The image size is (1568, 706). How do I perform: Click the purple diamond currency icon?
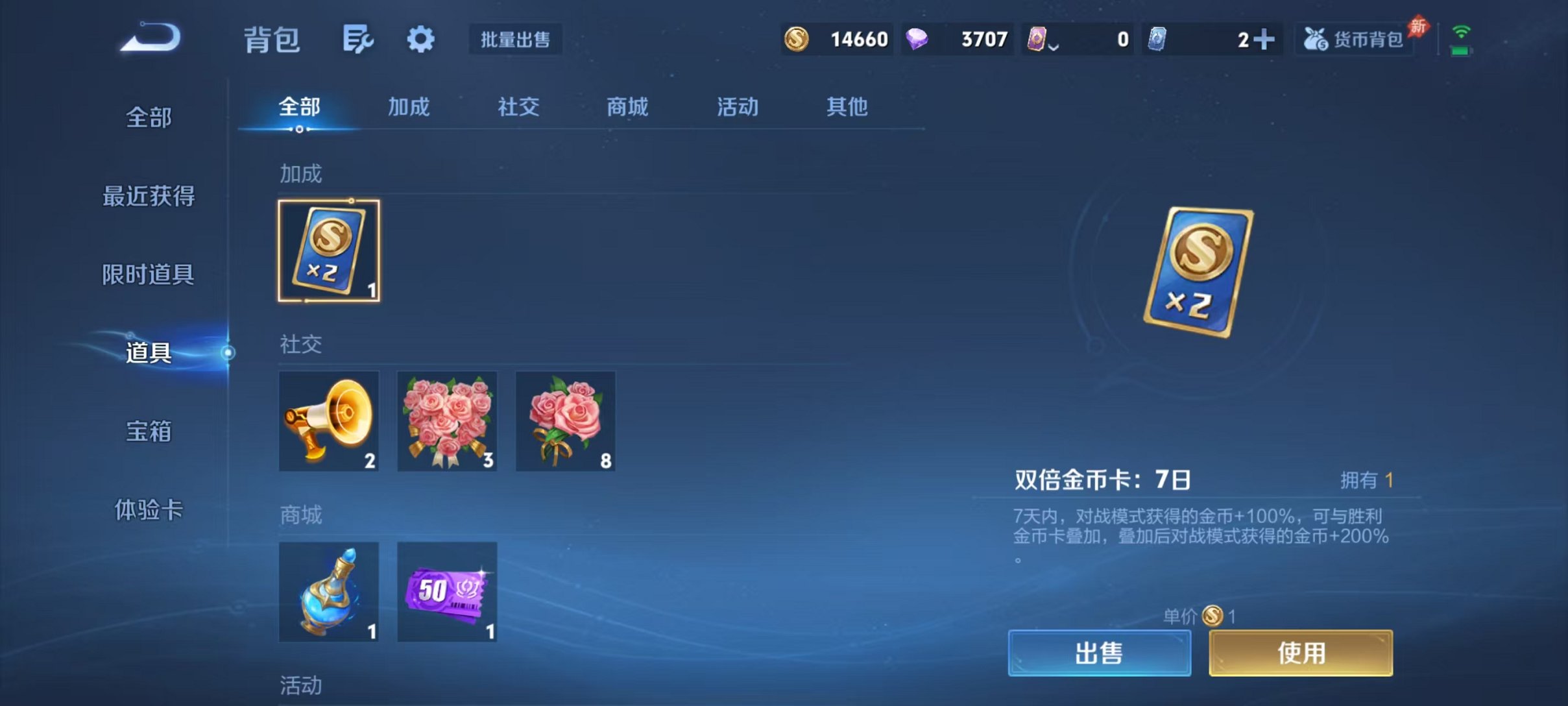[x=921, y=39]
